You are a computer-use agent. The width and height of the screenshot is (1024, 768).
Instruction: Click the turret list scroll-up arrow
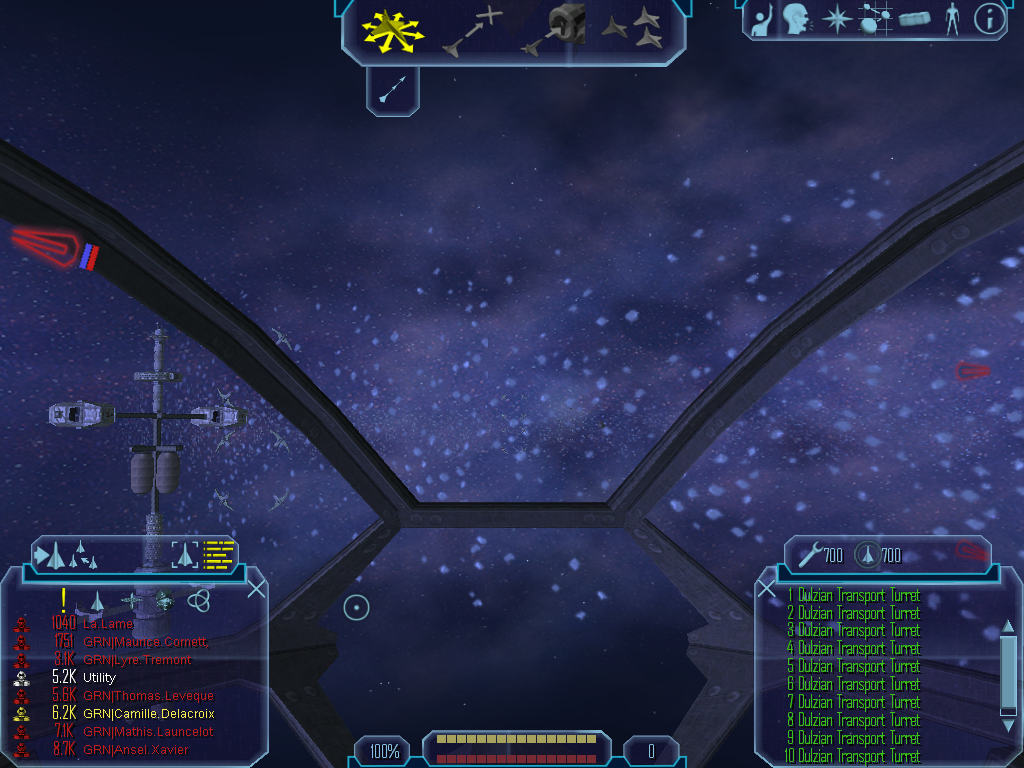tap(1008, 627)
